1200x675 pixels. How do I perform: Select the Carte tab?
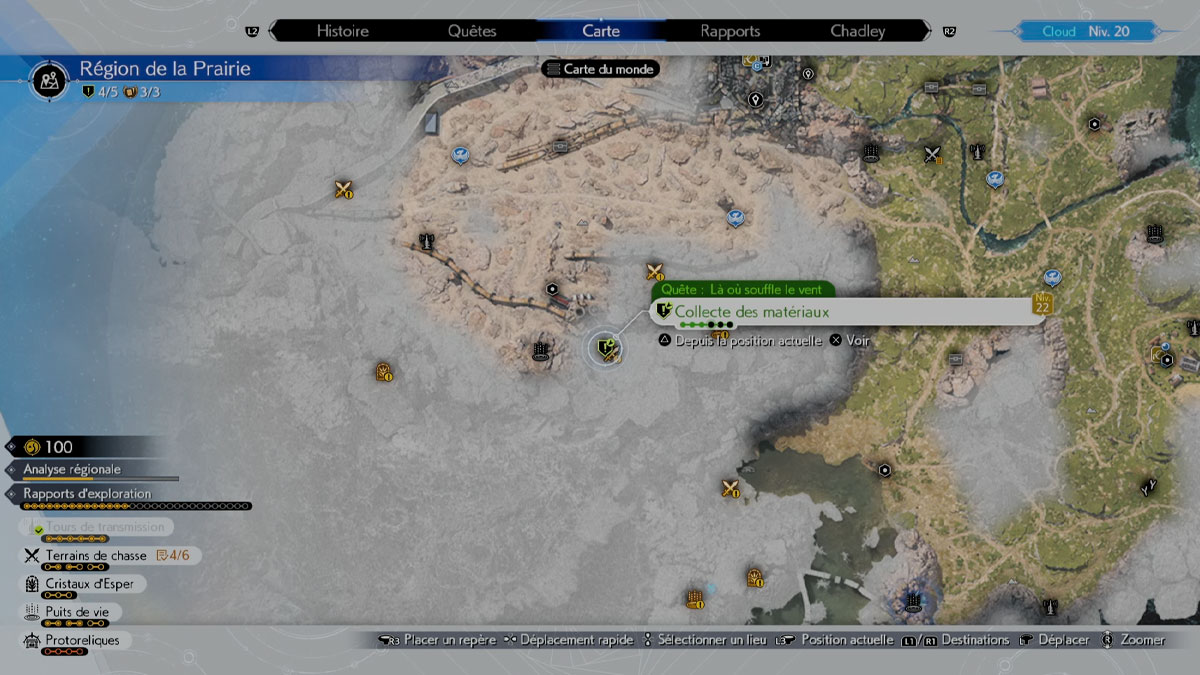coord(601,31)
